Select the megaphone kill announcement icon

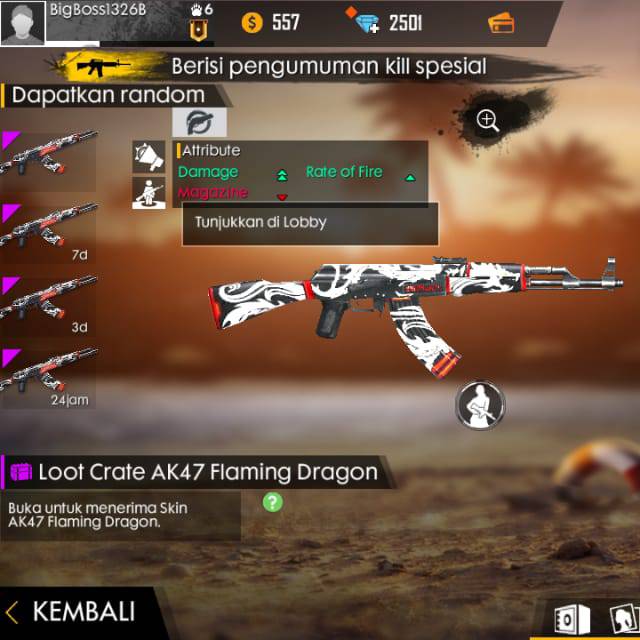coord(149,156)
